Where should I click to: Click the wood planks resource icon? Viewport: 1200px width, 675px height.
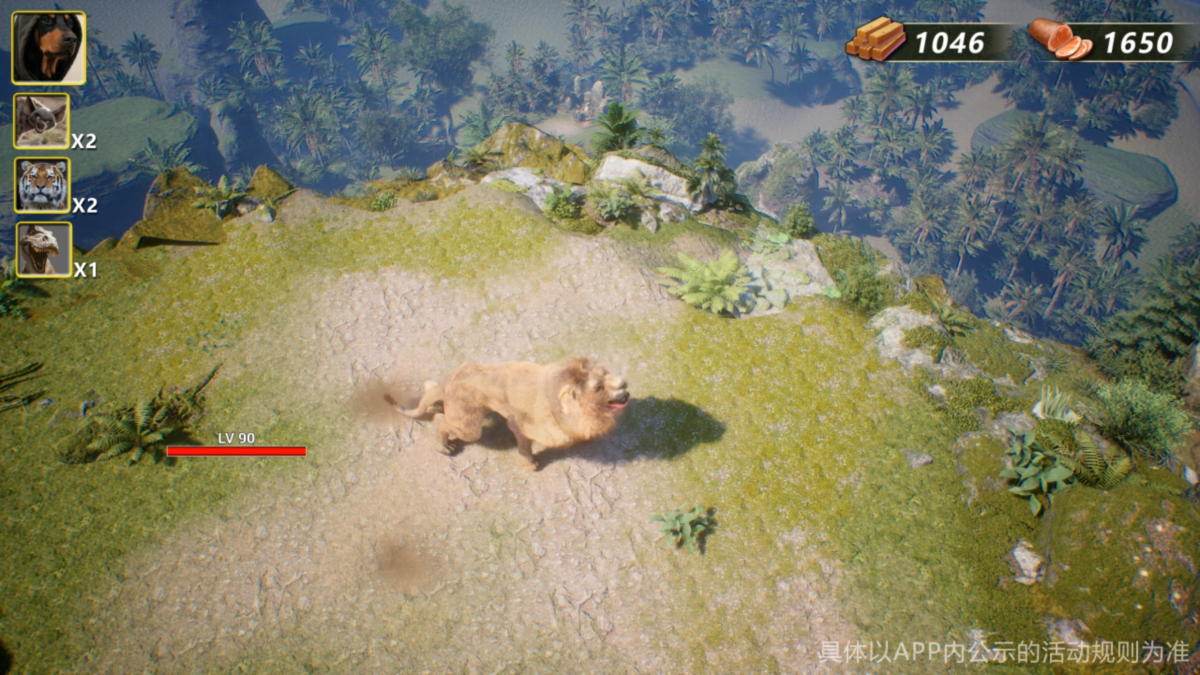pos(875,40)
